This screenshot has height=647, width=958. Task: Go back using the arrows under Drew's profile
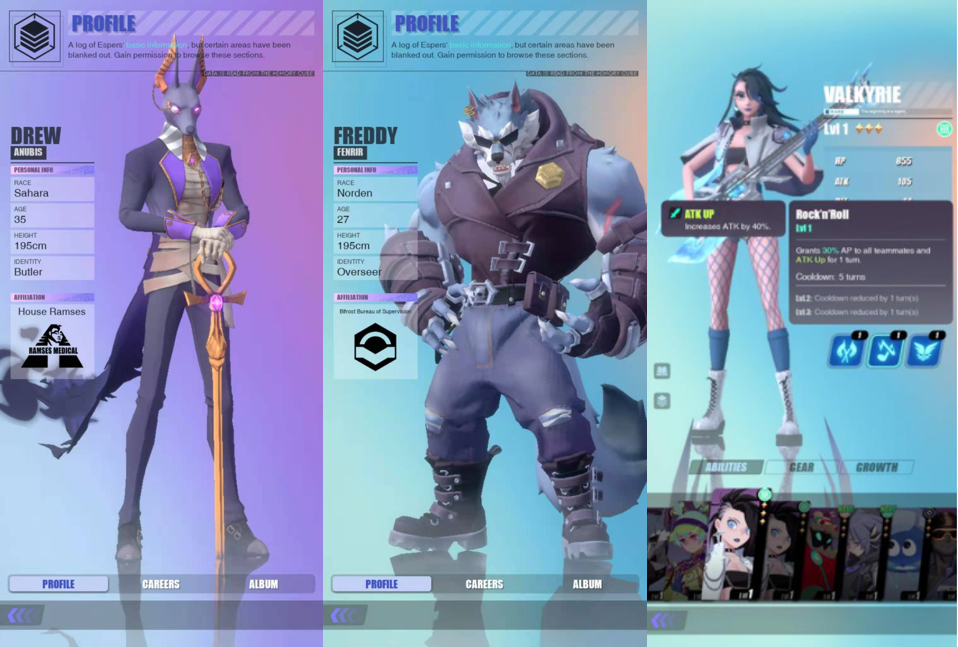click(x=20, y=616)
